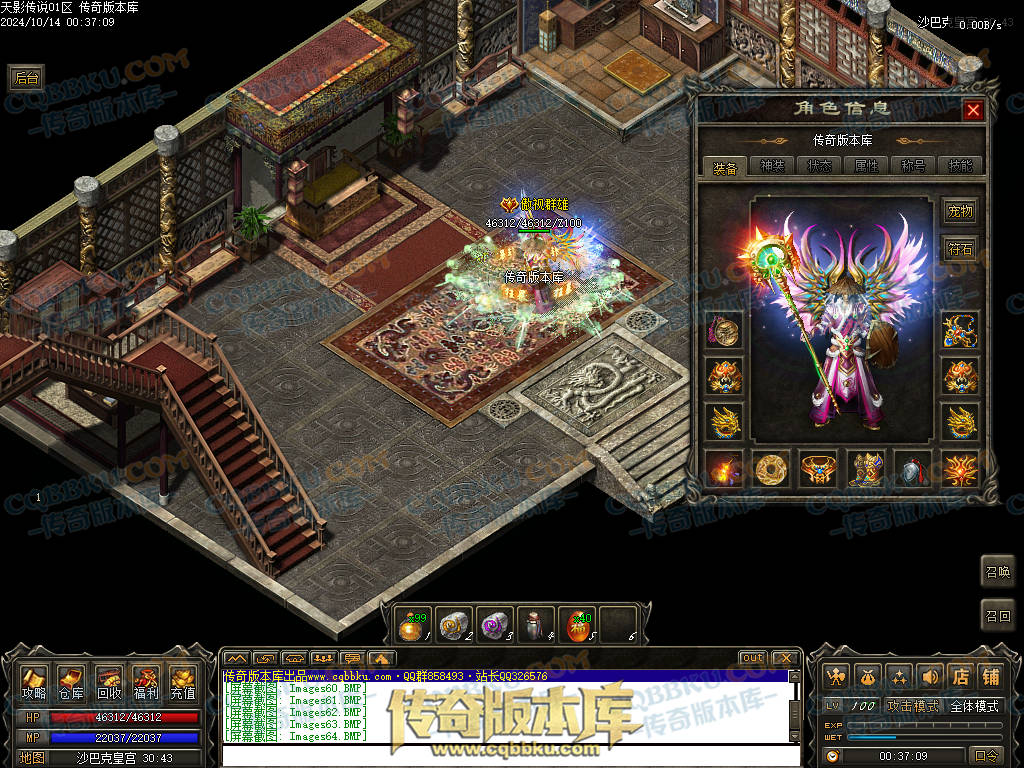Screen dimensions: 1024x768
Task: Switch to the 神装 tab
Action: [x=772, y=167]
